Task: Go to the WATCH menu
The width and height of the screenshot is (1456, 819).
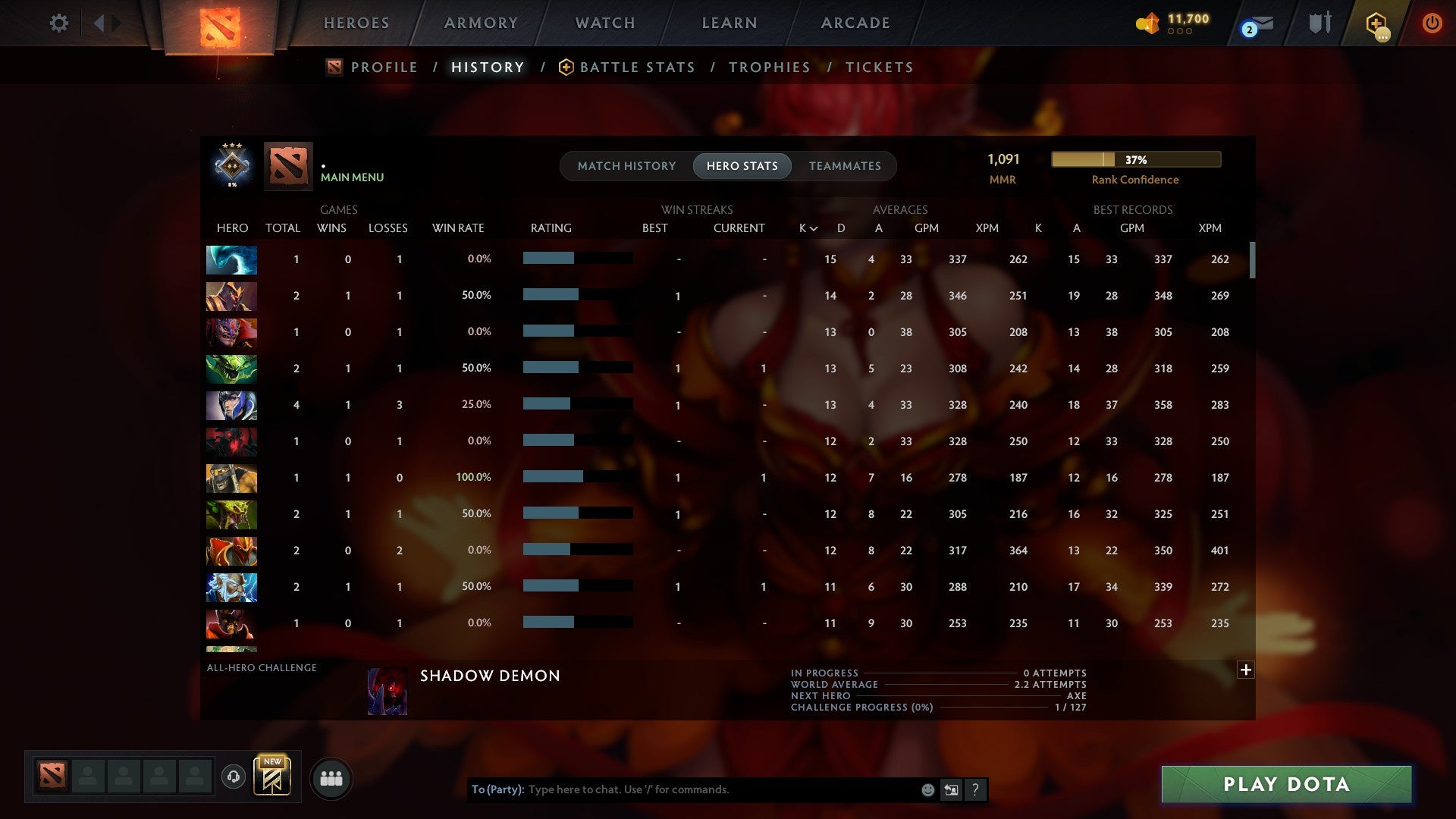Action: (x=604, y=23)
